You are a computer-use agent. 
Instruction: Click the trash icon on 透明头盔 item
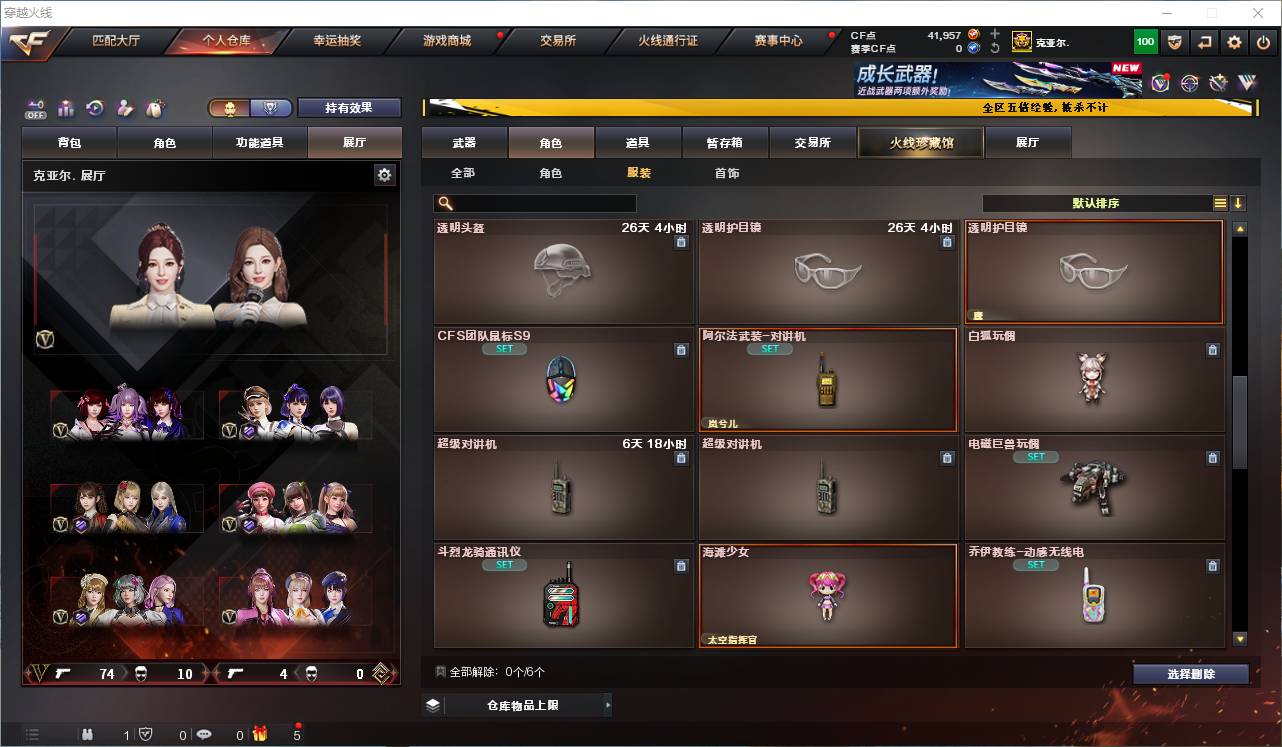[681, 242]
